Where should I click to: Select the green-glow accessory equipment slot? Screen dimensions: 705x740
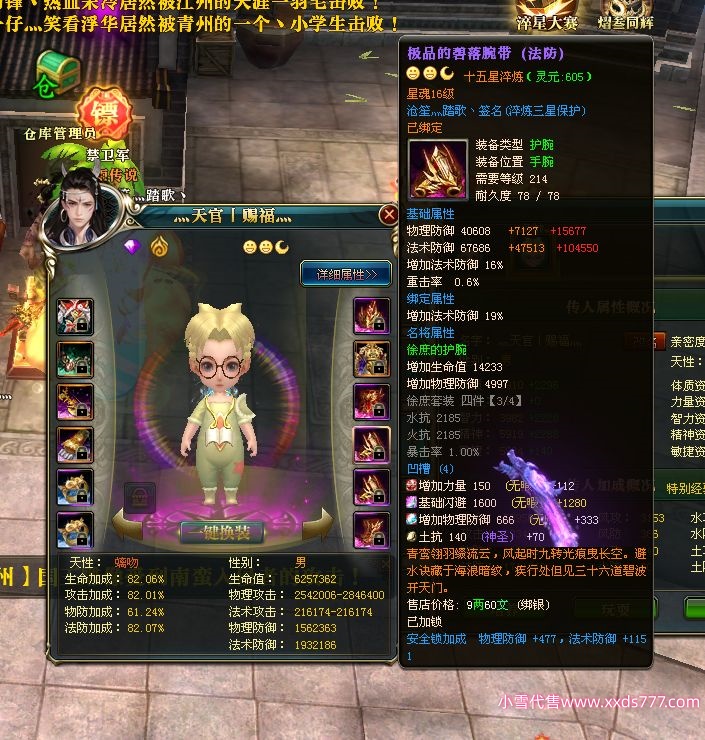point(75,359)
